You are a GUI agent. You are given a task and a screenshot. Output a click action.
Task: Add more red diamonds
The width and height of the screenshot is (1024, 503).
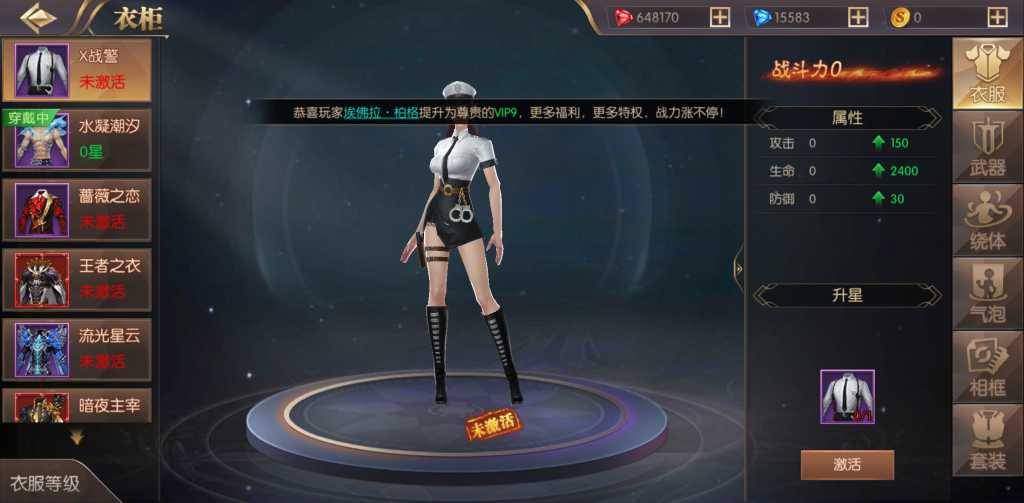720,17
